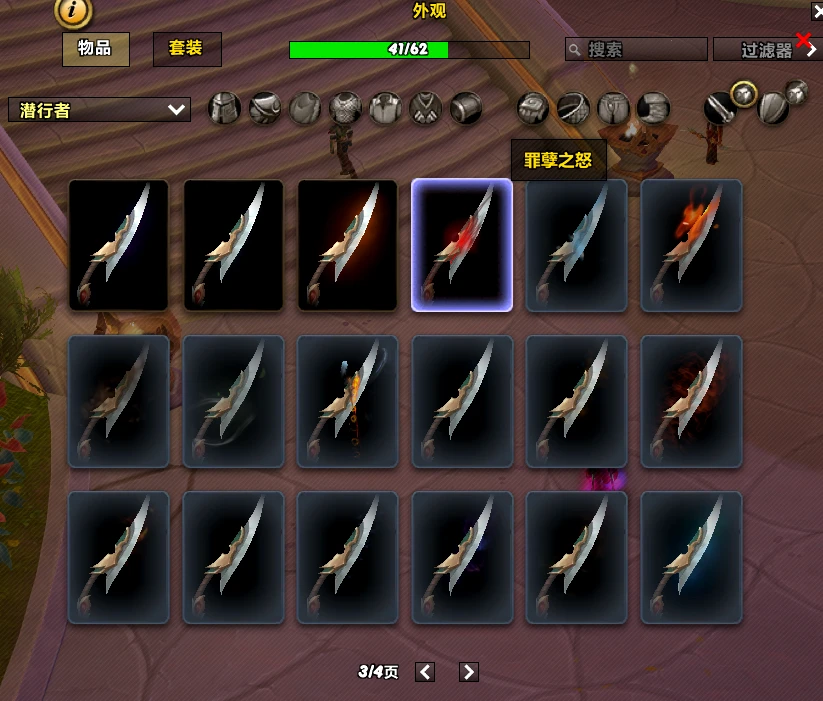Screen dimensions: 823x701
Task: Select the shield off-hand slot icon
Action: coord(772,108)
